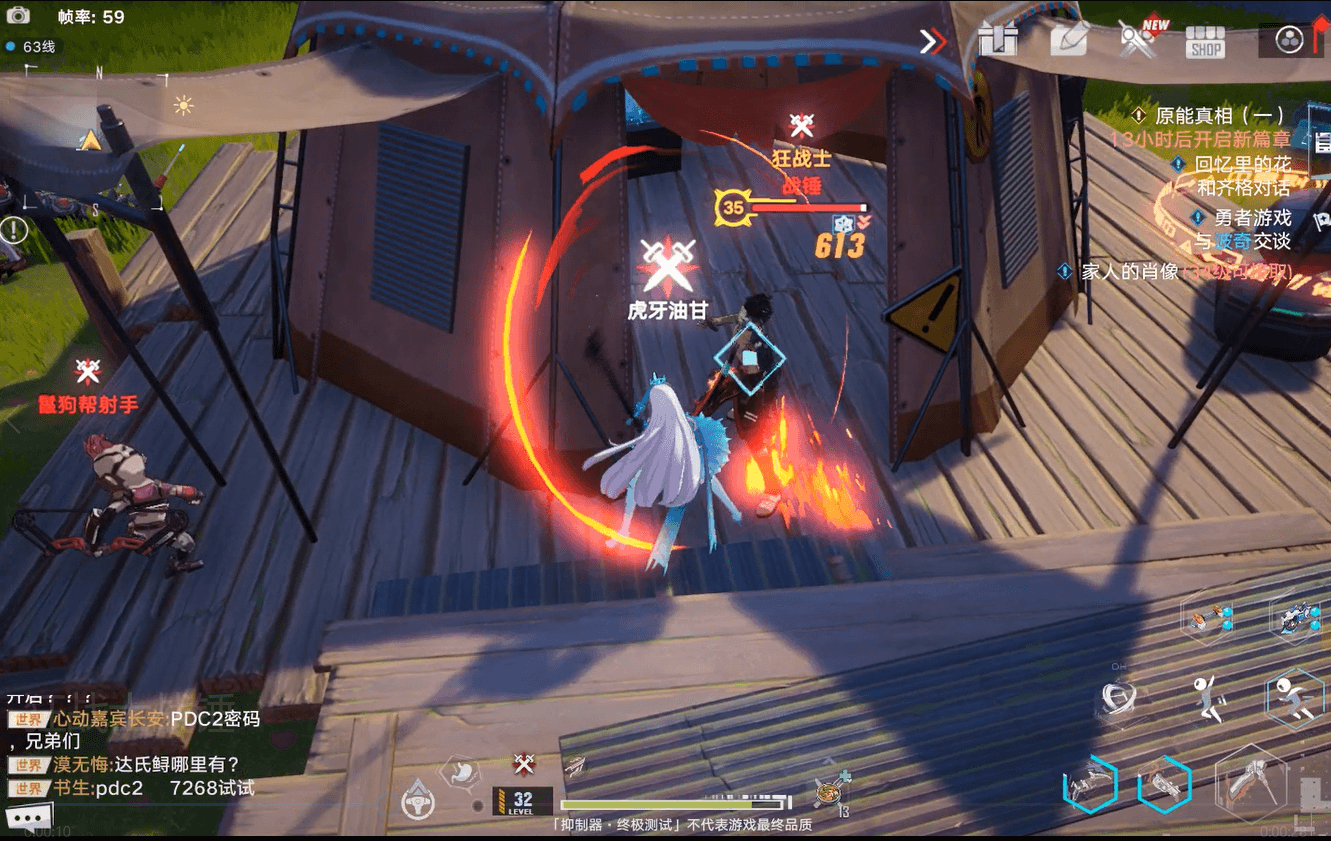Collapse the top menu with double arrows
This screenshot has height=841, width=1331.
click(932, 41)
